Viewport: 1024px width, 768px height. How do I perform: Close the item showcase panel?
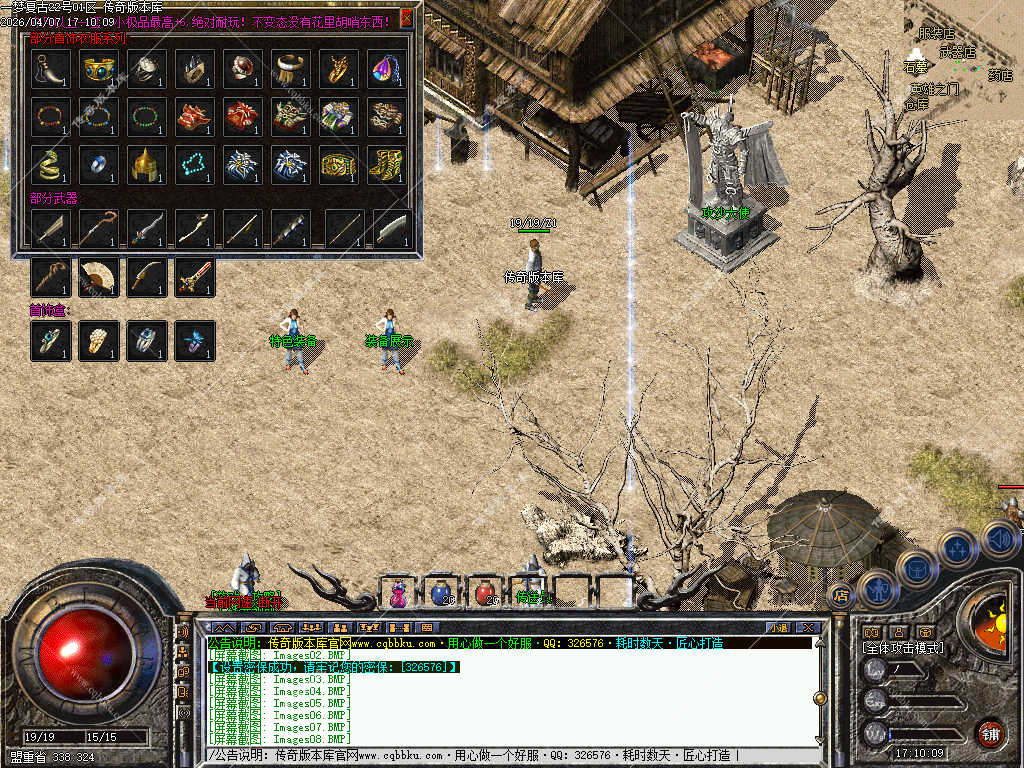406,18
